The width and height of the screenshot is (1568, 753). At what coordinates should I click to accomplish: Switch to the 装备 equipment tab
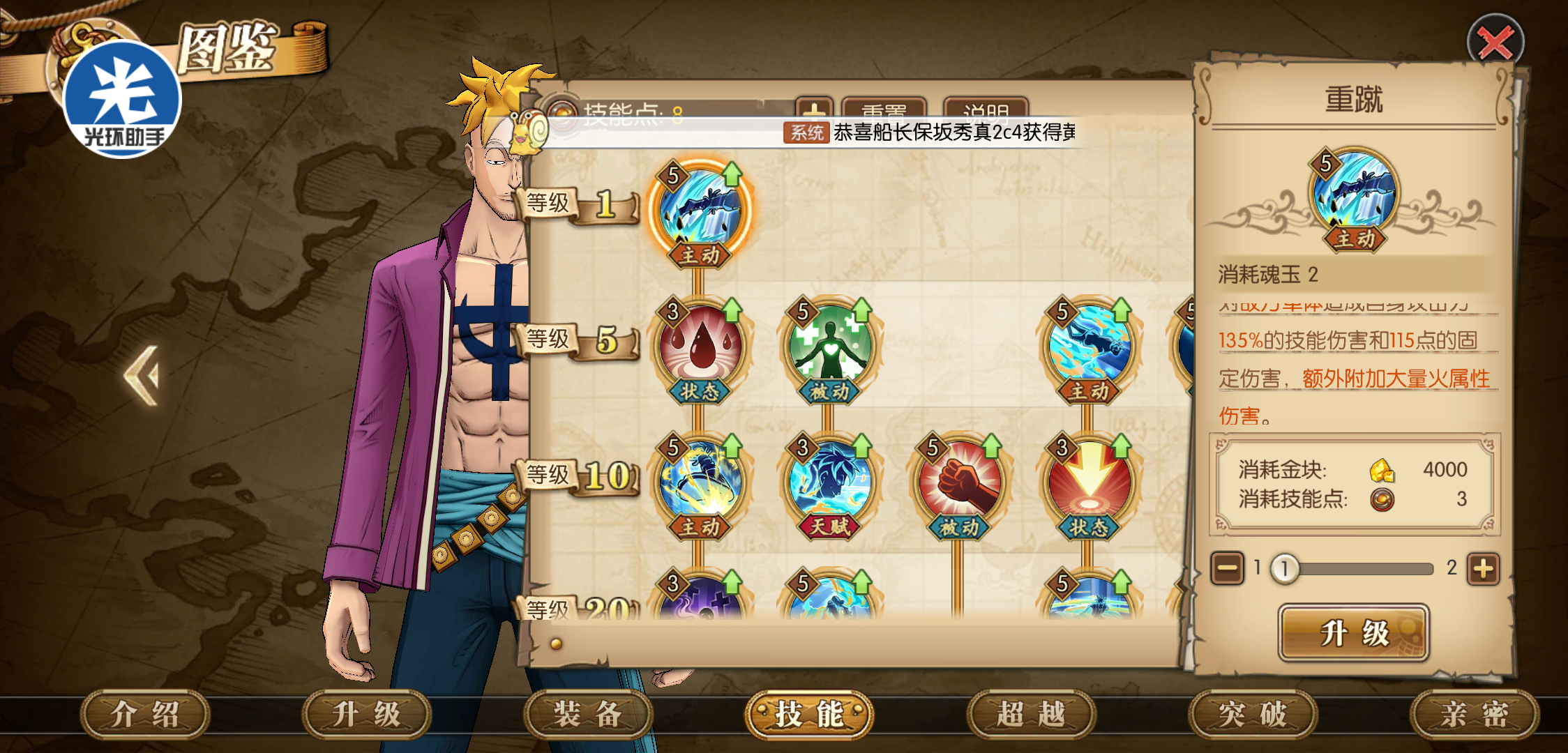587,715
